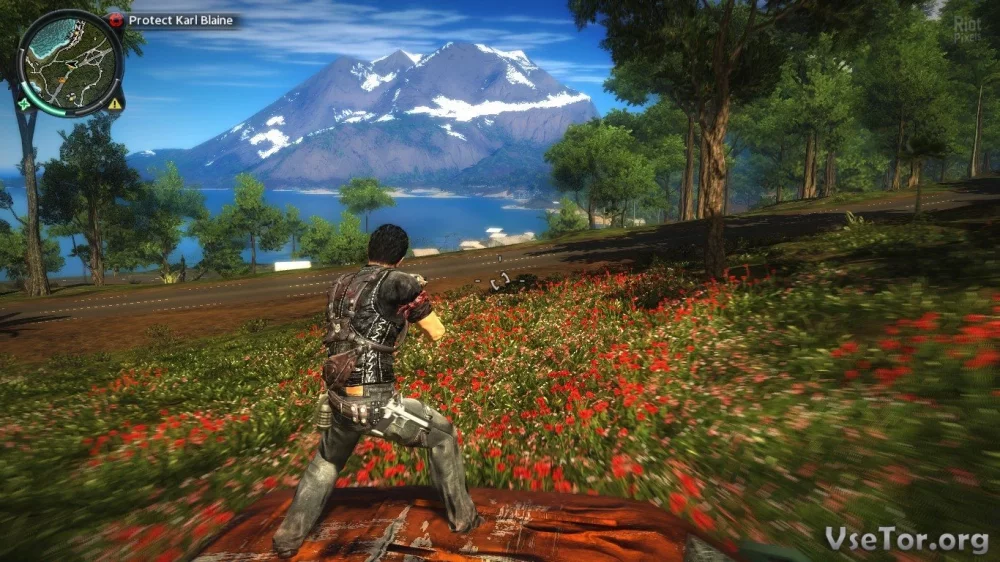Click the green cross icon beside minimap
The image size is (1000, 562).
[23, 103]
